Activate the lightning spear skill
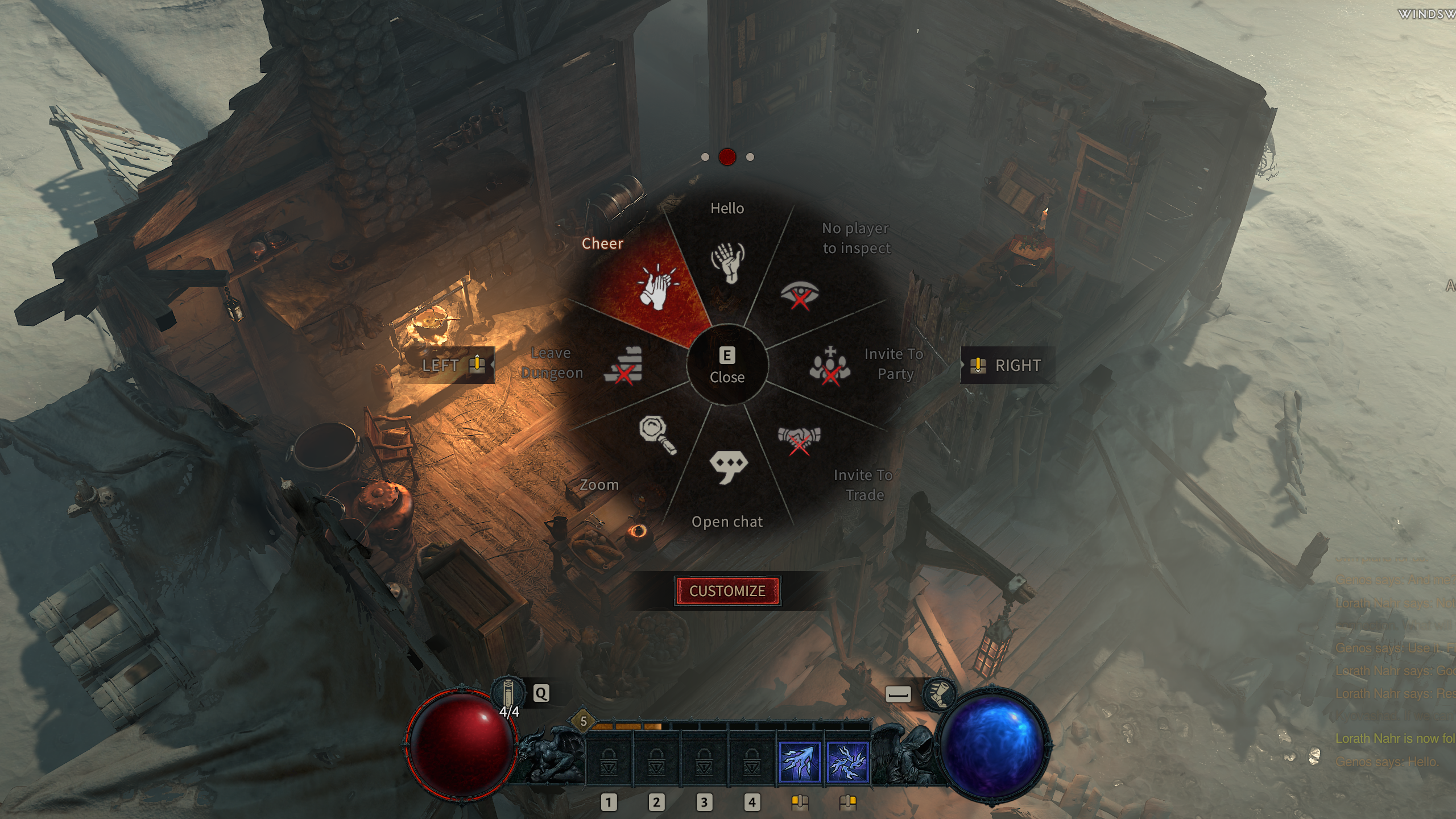 click(799, 762)
